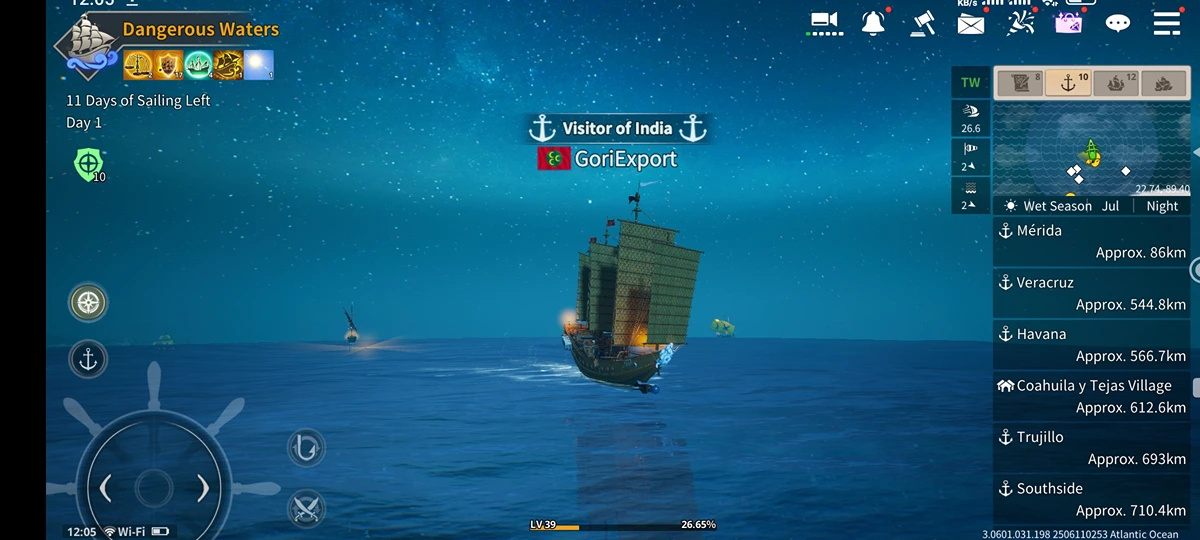This screenshot has height=540, width=1200.
Task: Drop anchor with the anchor button
Action: (88, 359)
